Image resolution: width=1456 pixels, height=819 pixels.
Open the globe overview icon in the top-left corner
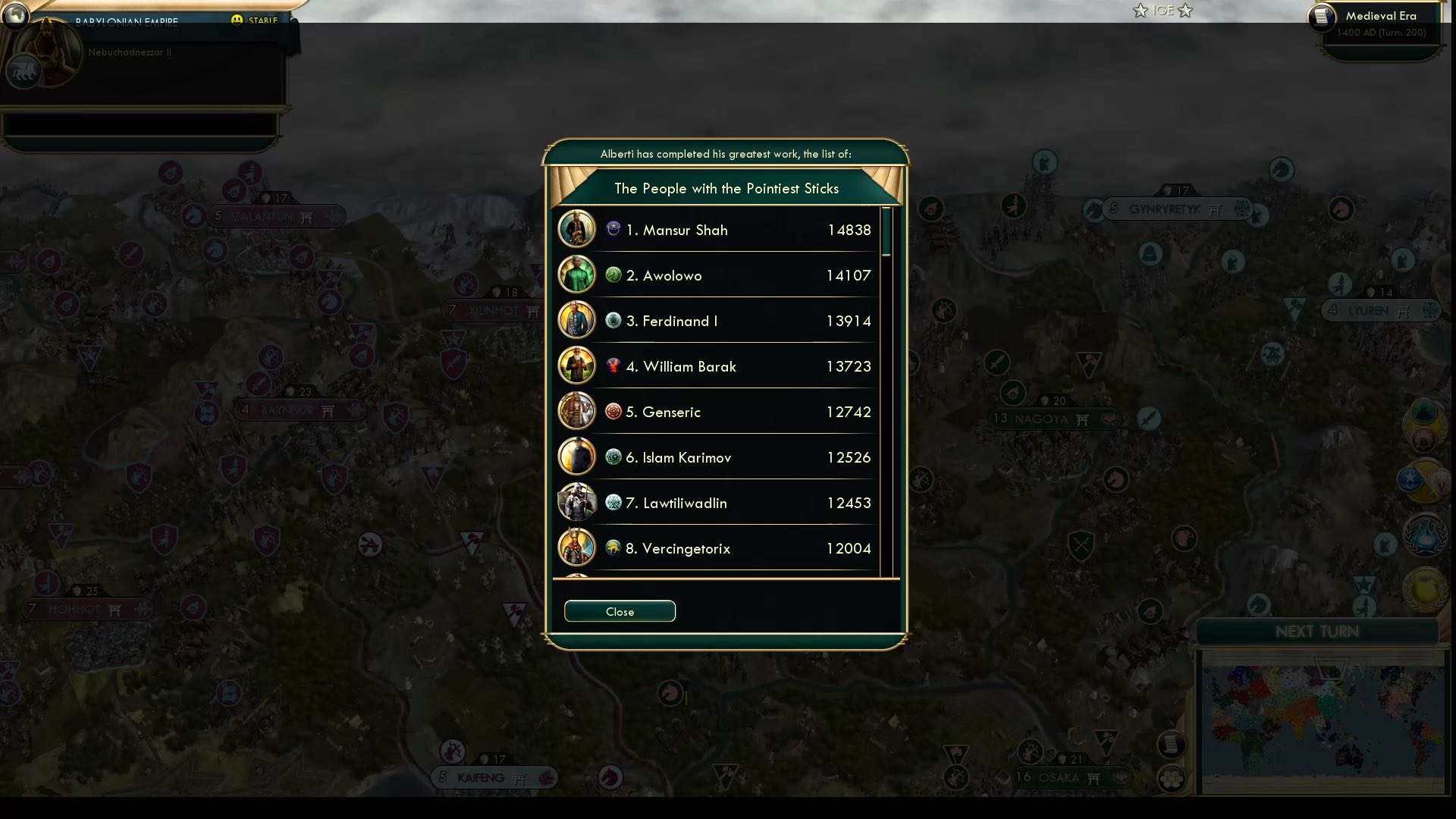[15, 16]
